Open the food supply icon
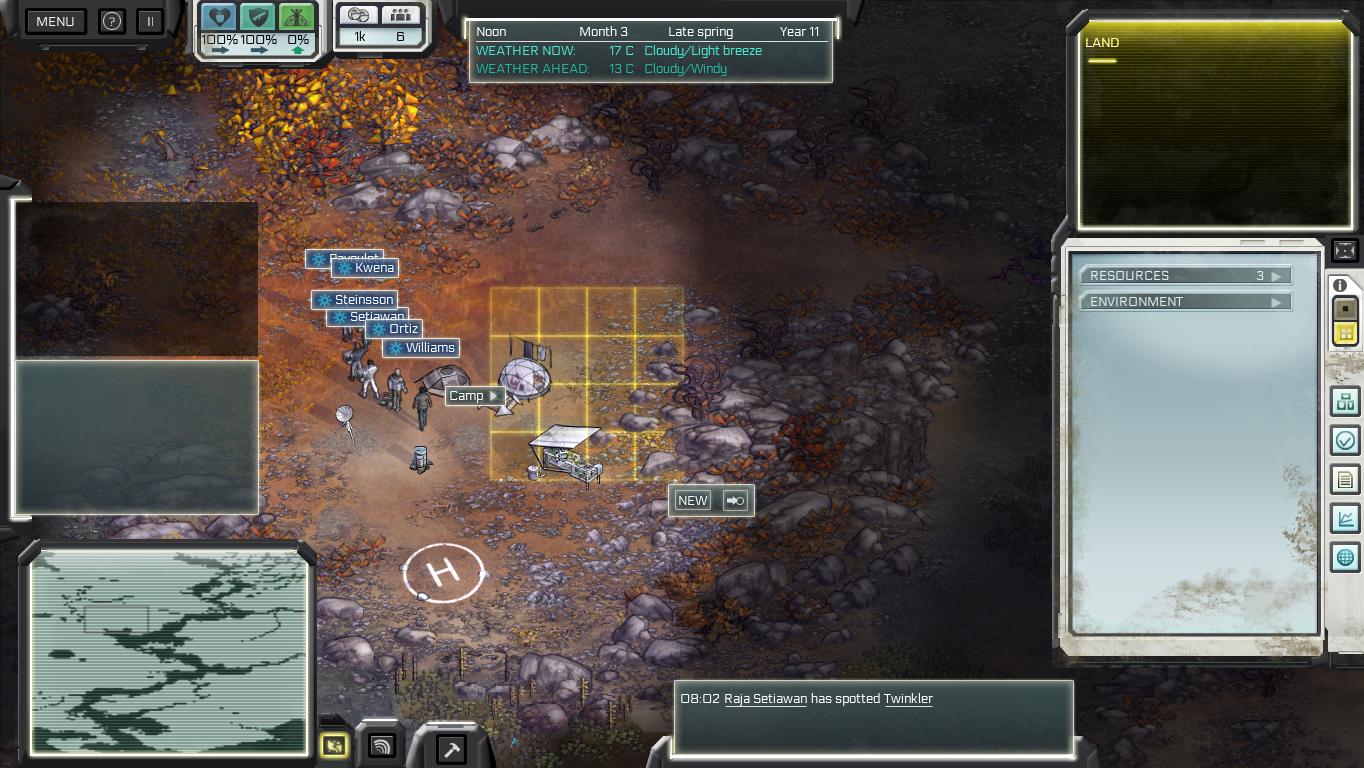 tap(359, 15)
